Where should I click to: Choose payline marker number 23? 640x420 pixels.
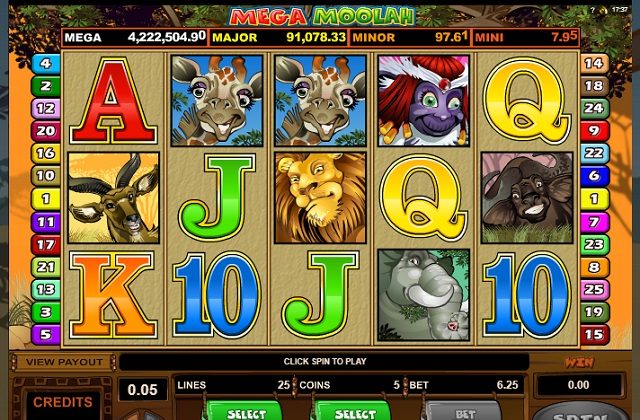594,244
